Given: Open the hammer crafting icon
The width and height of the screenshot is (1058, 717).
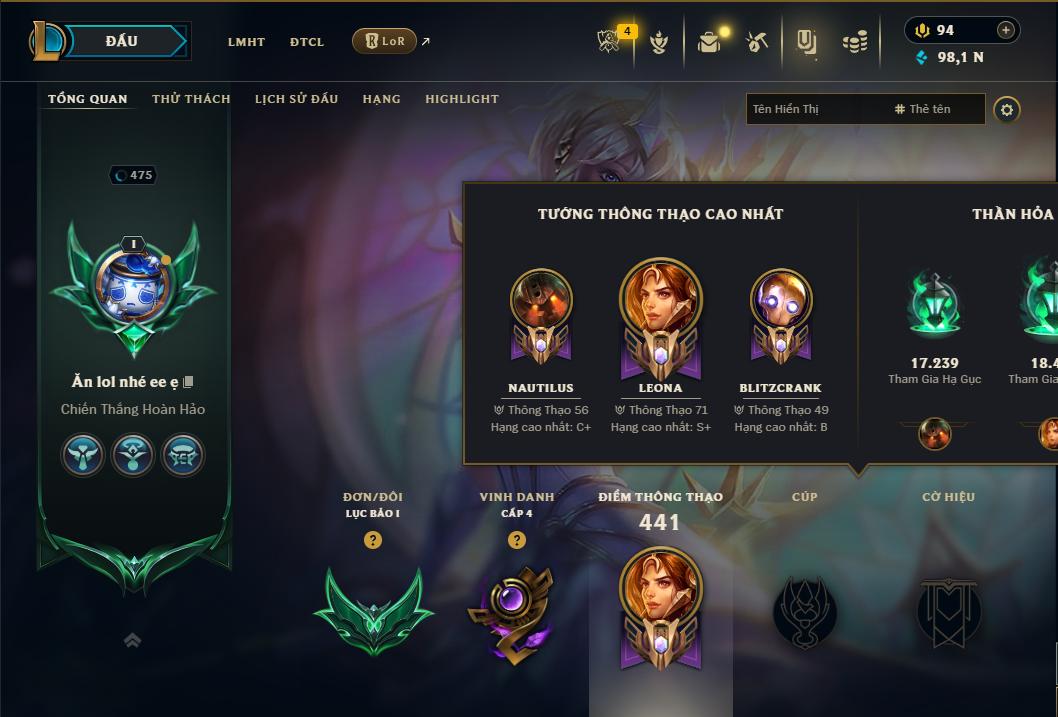Looking at the screenshot, I should 757,42.
